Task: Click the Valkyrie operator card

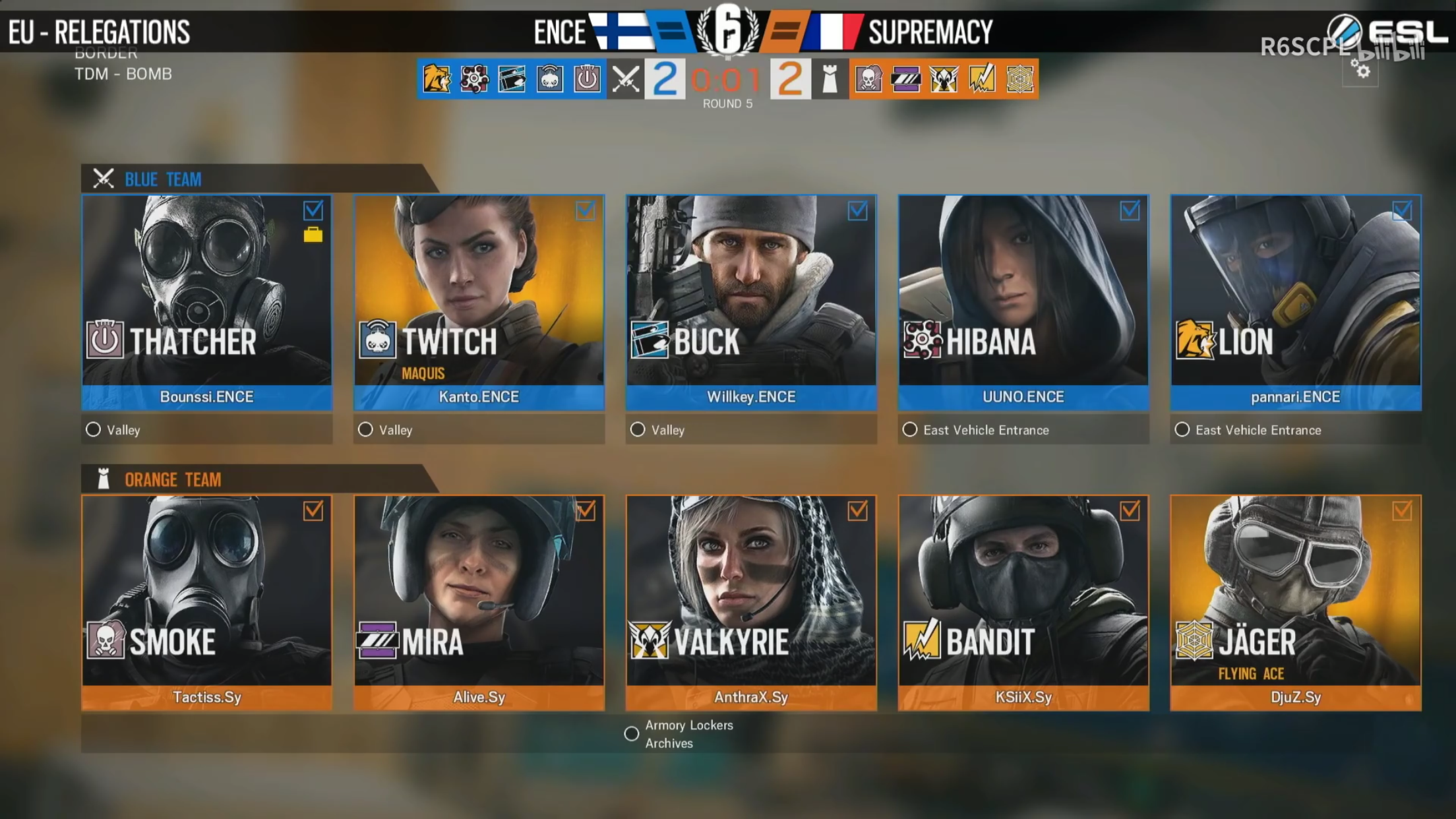Action: pos(751,591)
